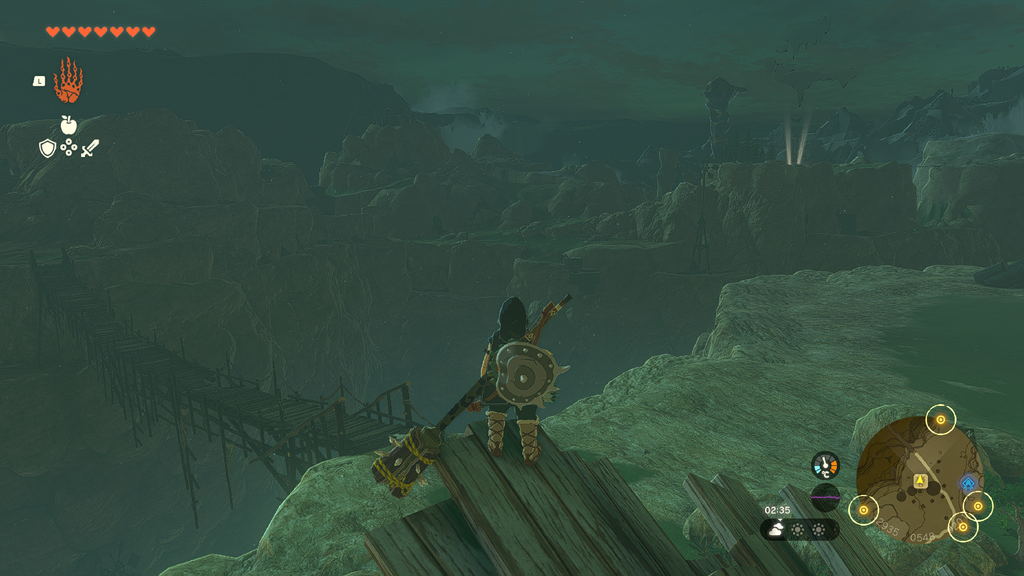The image size is (1024, 576).
Task: Click the blue marker on the minimap
Action: coord(967,484)
